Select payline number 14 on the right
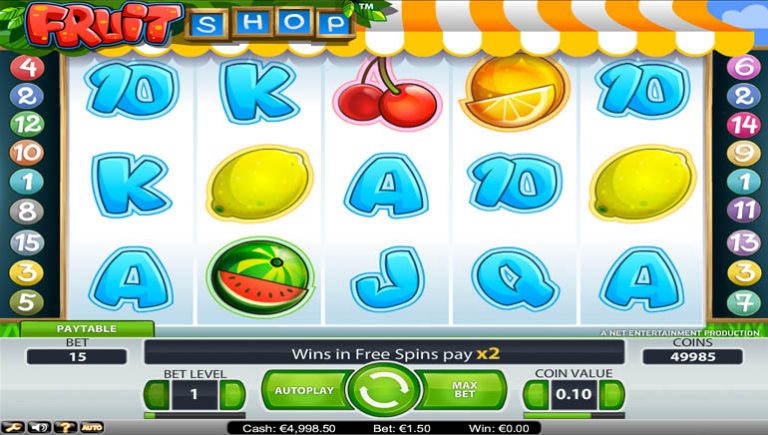768x435 pixels. 742,125
